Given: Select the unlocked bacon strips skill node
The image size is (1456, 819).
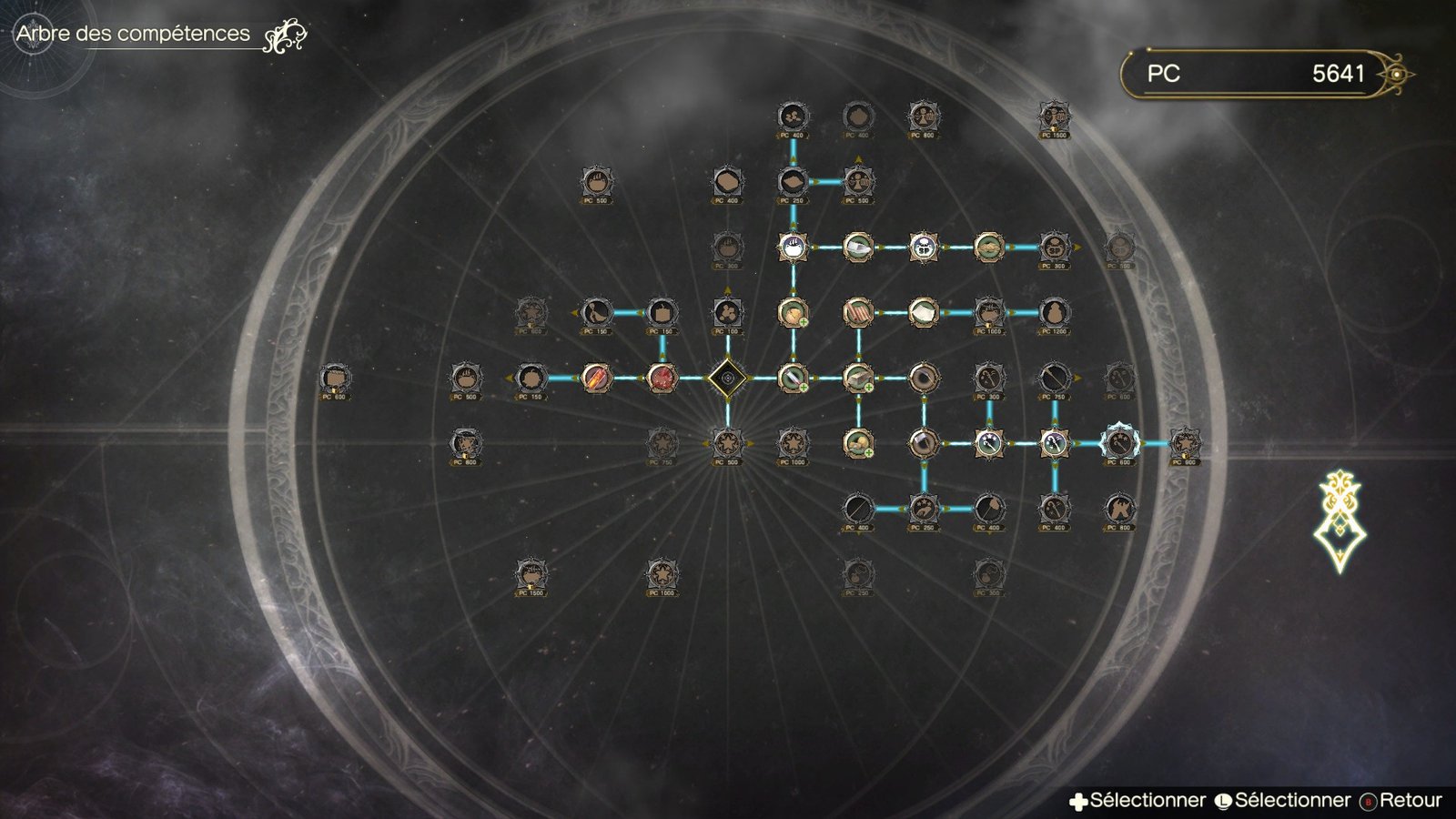Looking at the screenshot, I should (858, 312).
